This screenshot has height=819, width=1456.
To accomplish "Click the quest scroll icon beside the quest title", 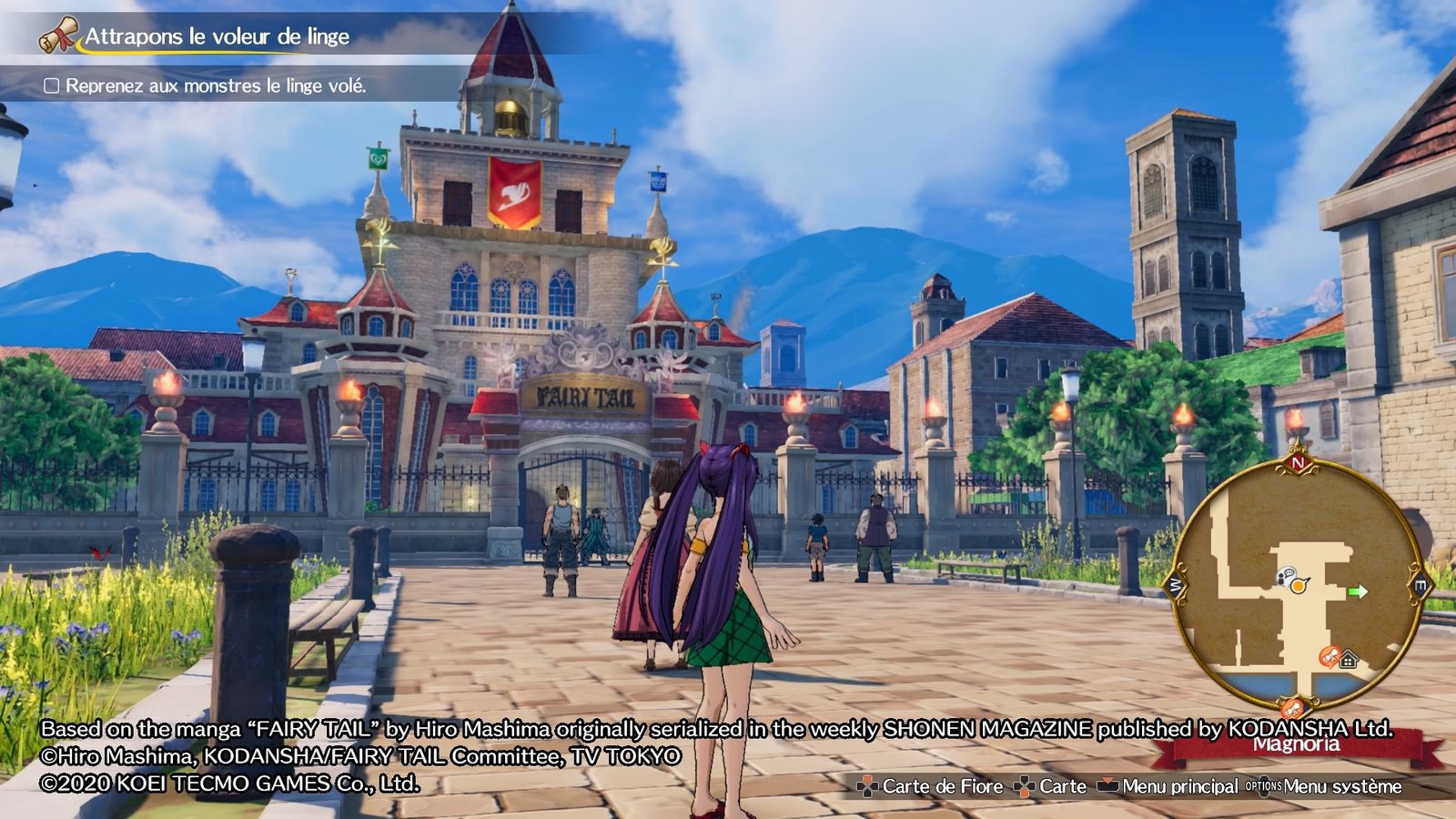I will (58, 35).
